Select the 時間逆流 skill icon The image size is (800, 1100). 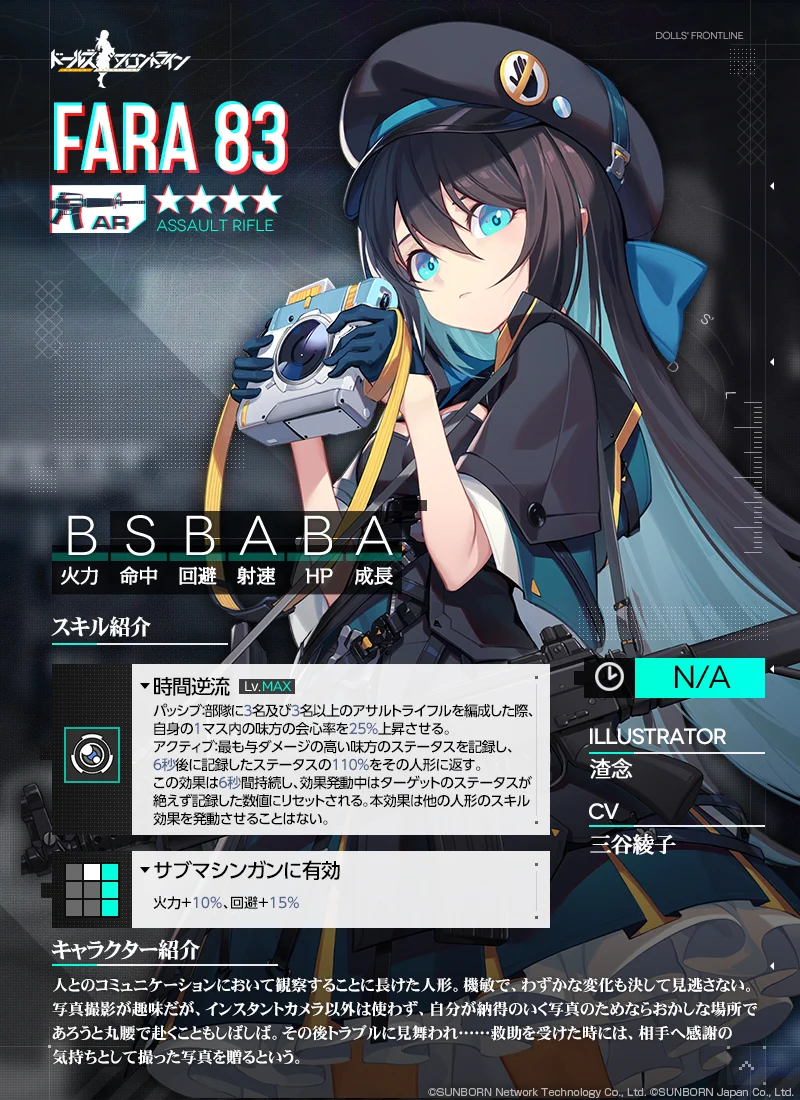[x=92, y=753]
